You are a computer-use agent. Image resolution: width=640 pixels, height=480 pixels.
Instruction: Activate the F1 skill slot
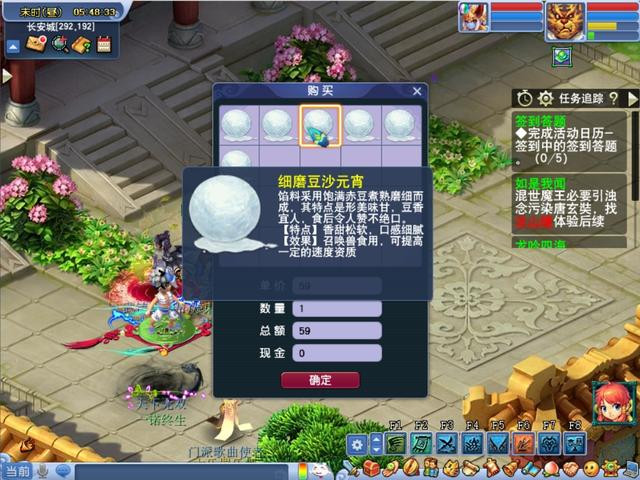click(396, 443)
